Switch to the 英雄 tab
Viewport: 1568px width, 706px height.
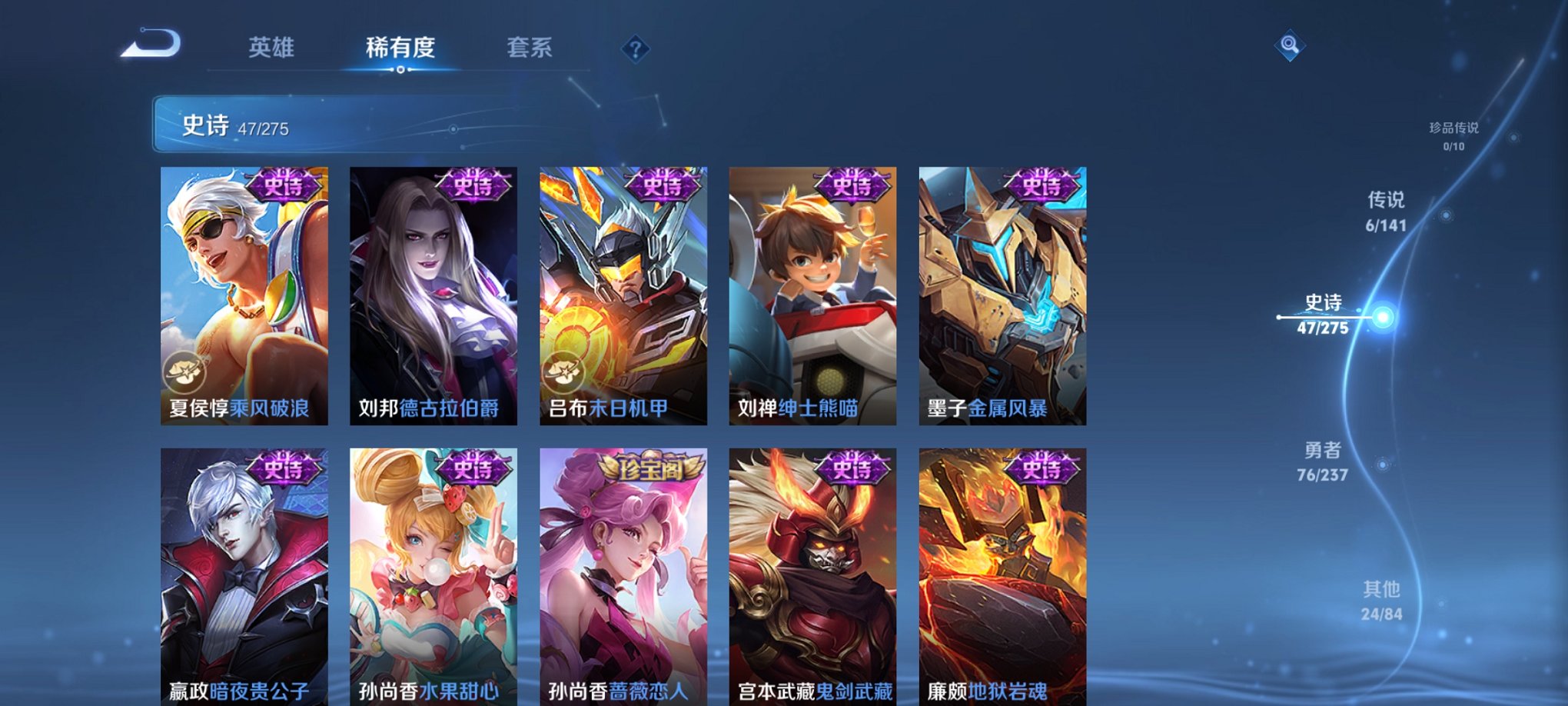pos(273,48)
